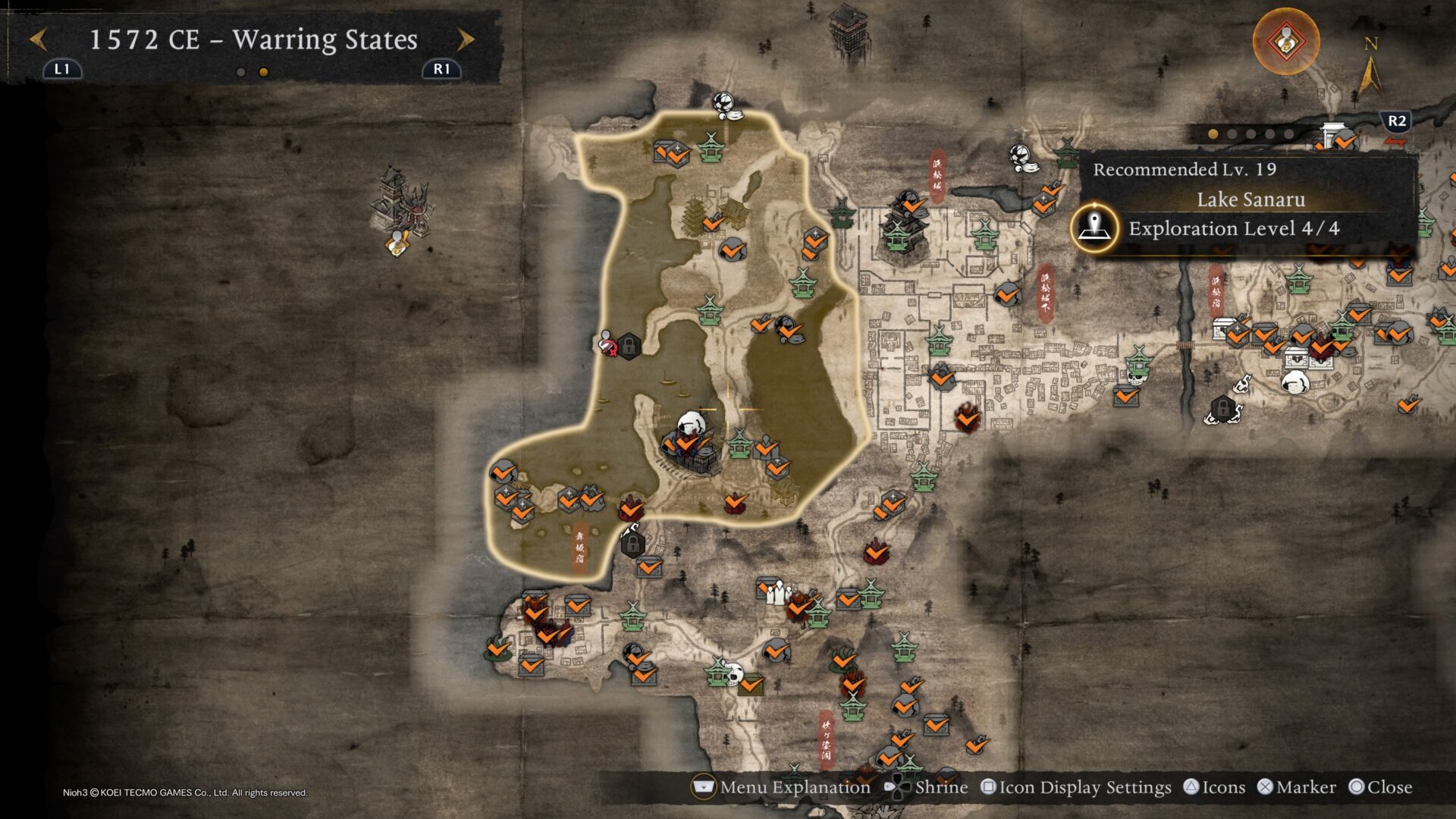
Task: Select the red warrior map marker
Action: point(607,344)
